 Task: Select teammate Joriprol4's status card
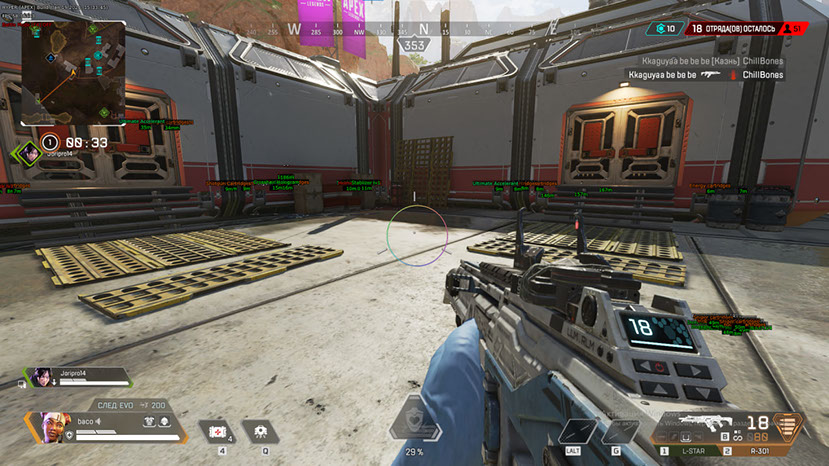click(x=77, y=377)
